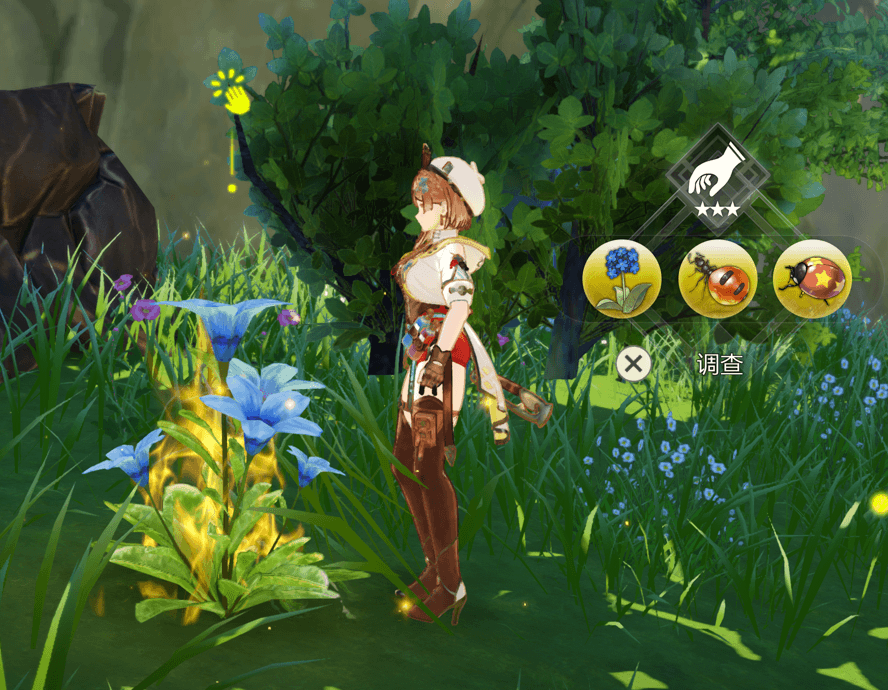Close the gathering prompt with the X button

[632, 364]
